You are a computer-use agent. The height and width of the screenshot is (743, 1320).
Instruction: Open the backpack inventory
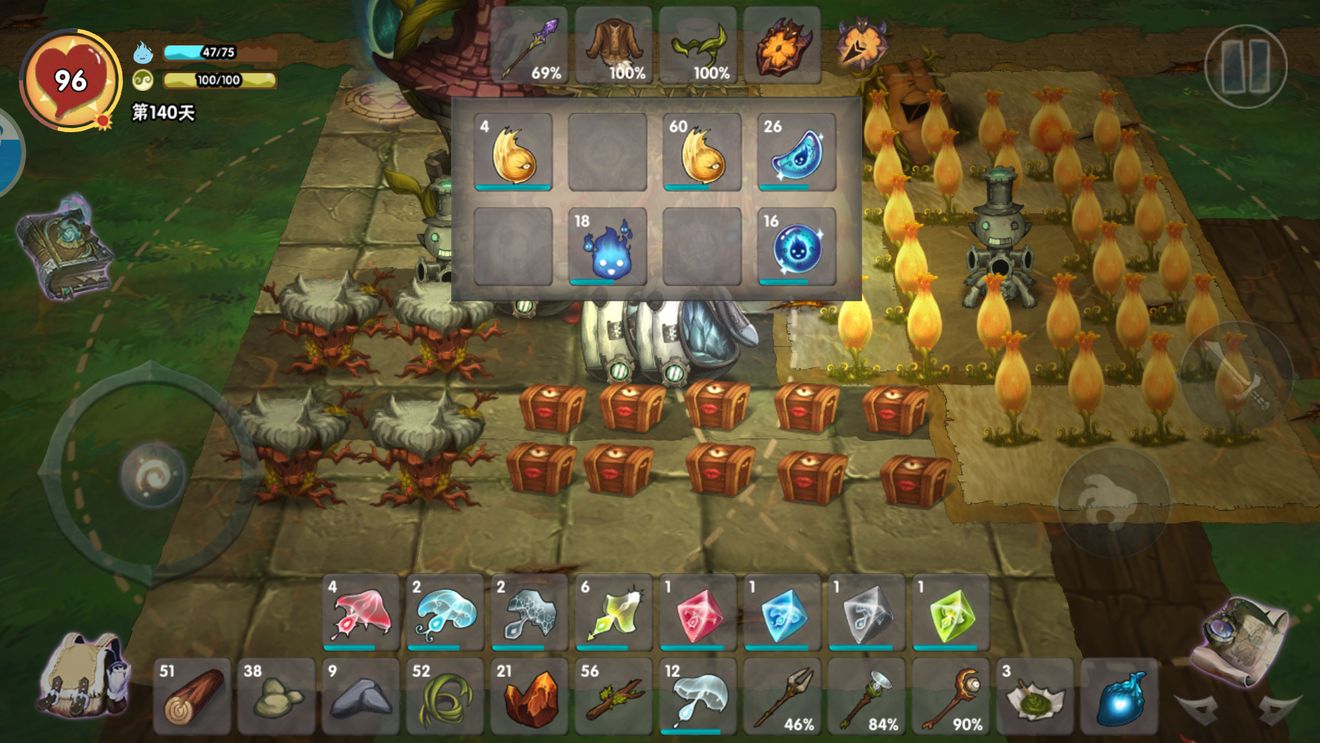(x=83, y=672)
